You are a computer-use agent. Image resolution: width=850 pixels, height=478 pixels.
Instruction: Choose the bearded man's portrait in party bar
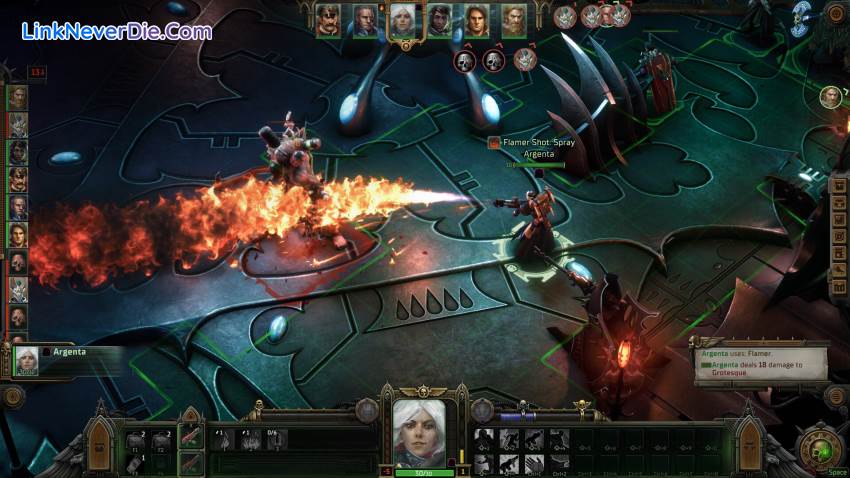tap(514, 20)
